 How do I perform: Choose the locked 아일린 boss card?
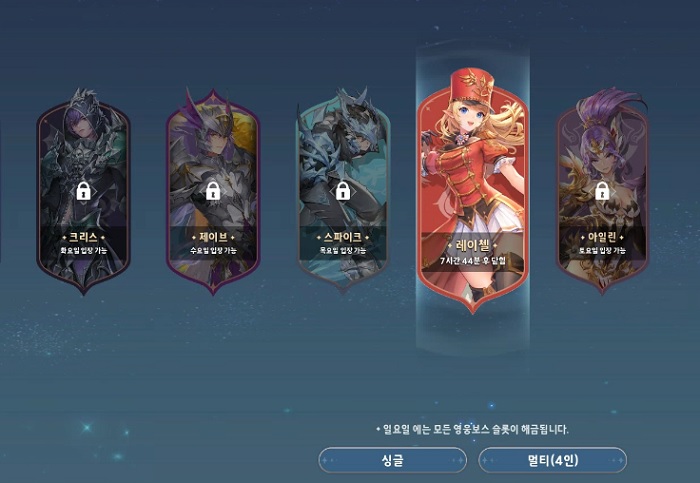click(602, 188)
